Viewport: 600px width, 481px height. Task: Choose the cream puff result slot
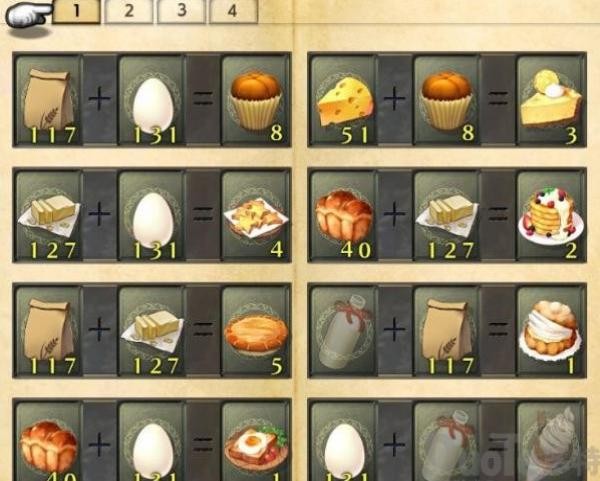tap(549, 331)
